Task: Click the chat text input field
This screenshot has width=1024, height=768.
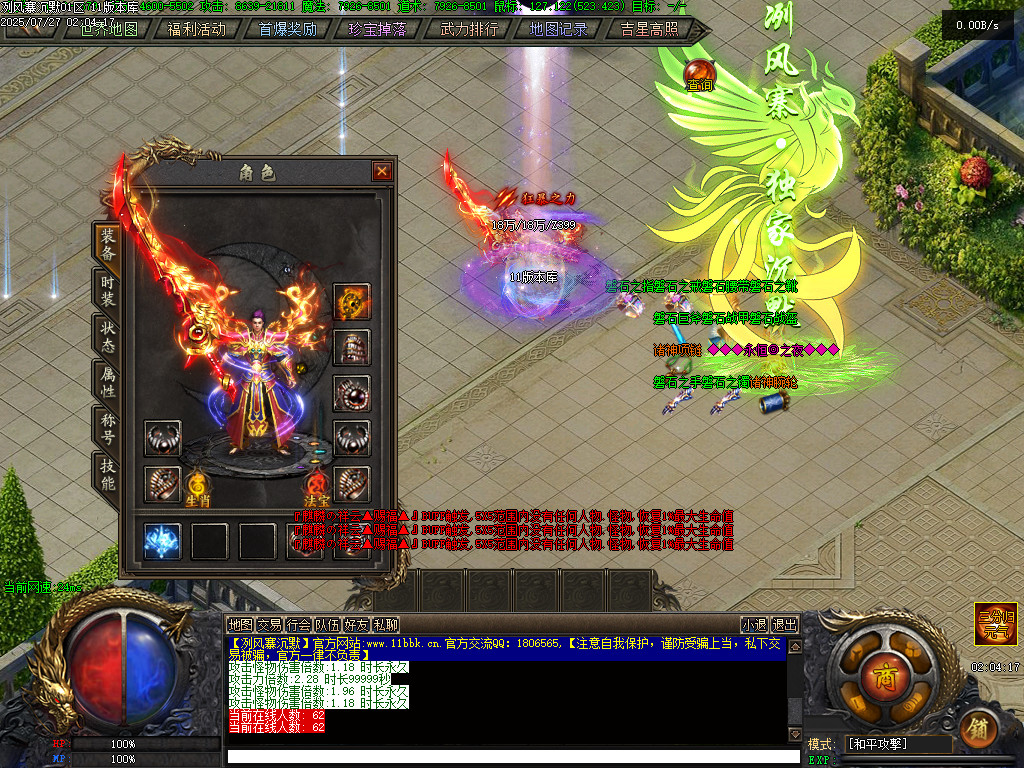Action: coord(513,756)
